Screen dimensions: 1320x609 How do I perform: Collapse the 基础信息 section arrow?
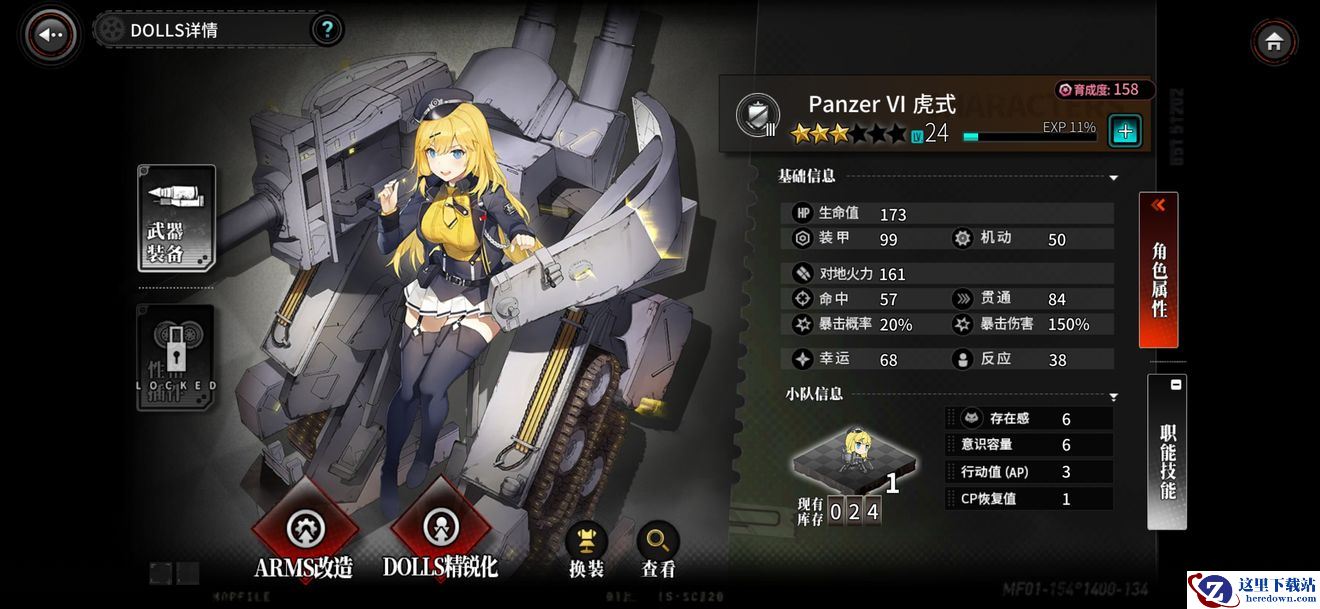click(1113, 178)
